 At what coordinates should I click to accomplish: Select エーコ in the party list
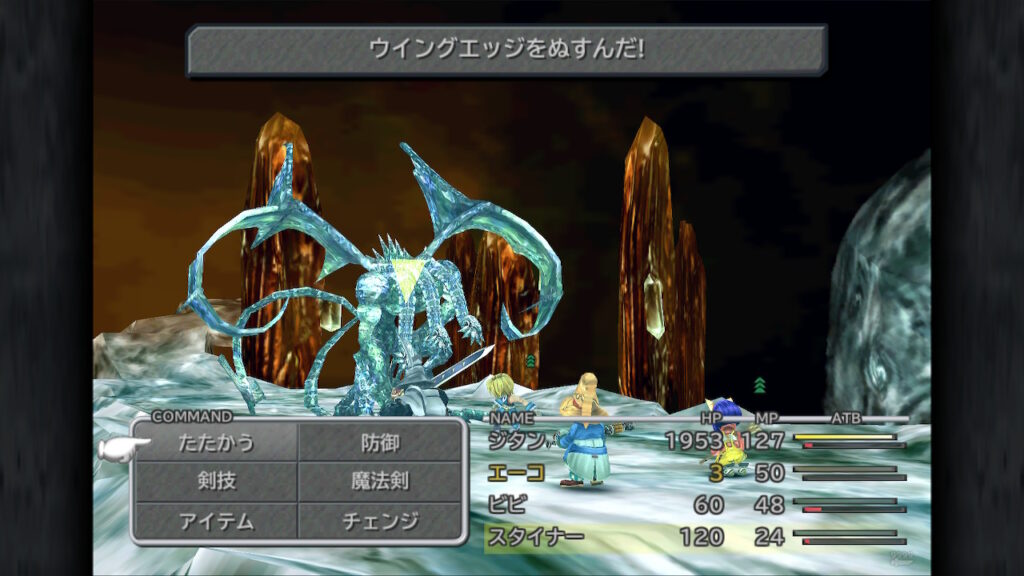click(516, 472)
